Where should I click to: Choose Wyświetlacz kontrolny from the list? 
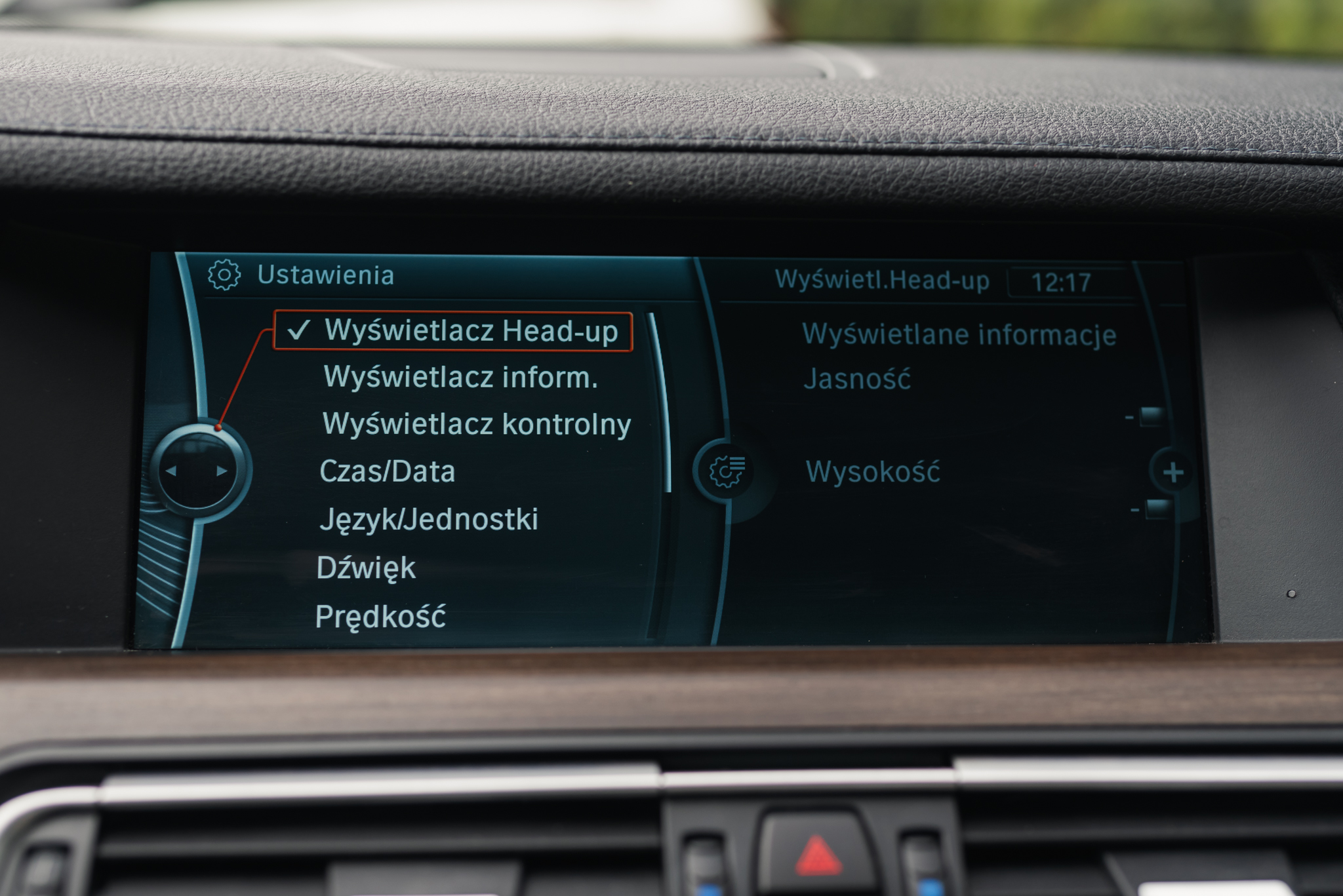pyautogui.click(x=476, y=424)
